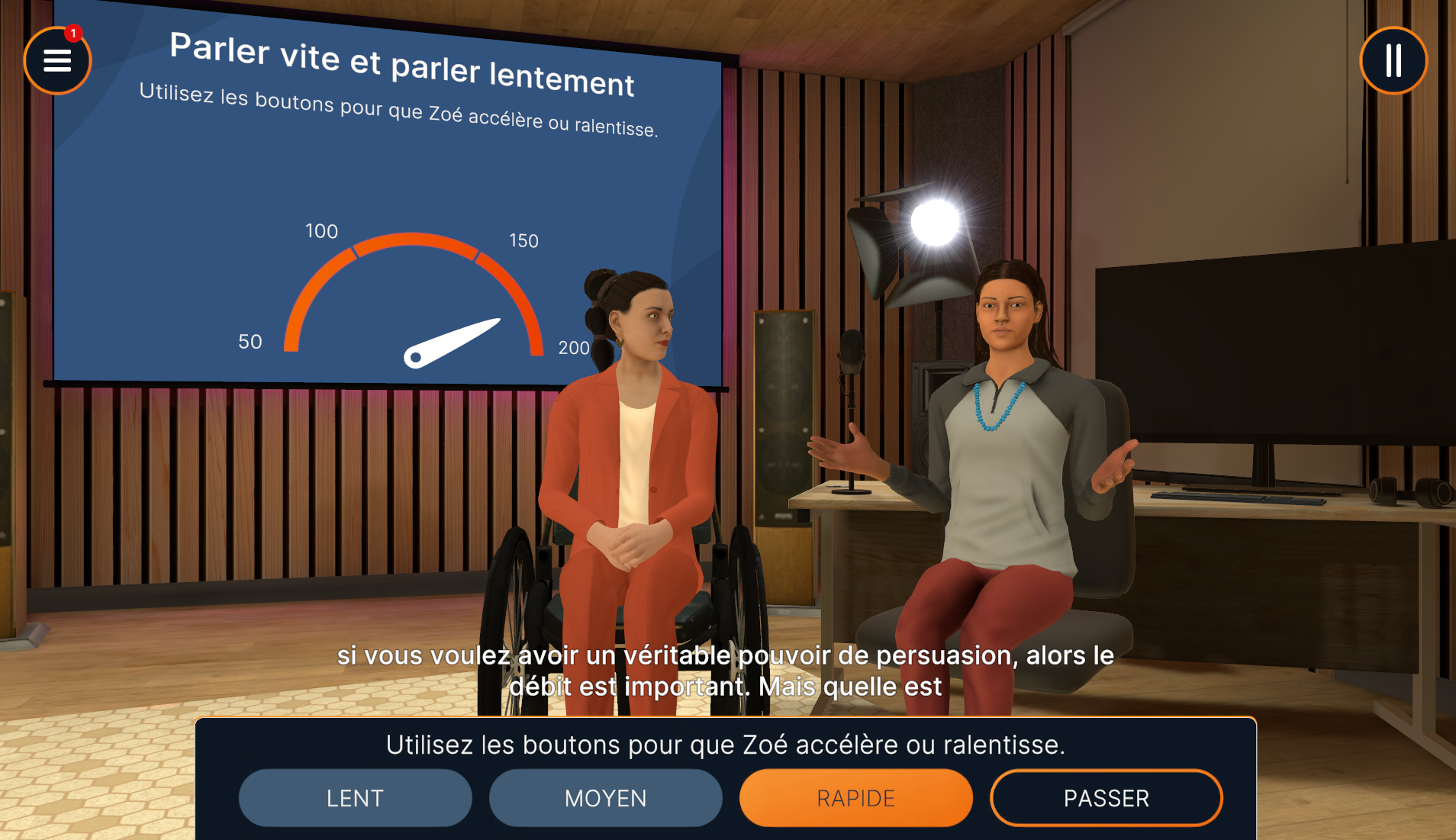Pause the lesson
This screenshot has height=840, width=1456.
tap(1393, 60)
